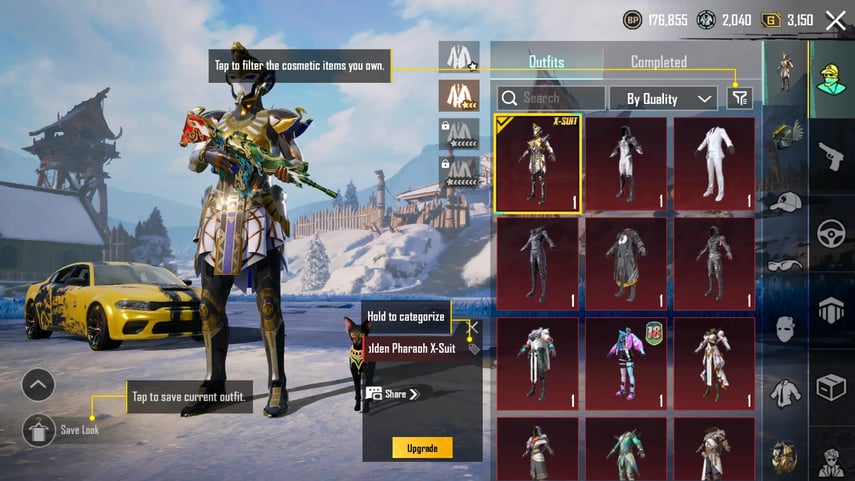Switch to the Completed tab
Screen dimensions: 855x481
click(x=658, y=62)
